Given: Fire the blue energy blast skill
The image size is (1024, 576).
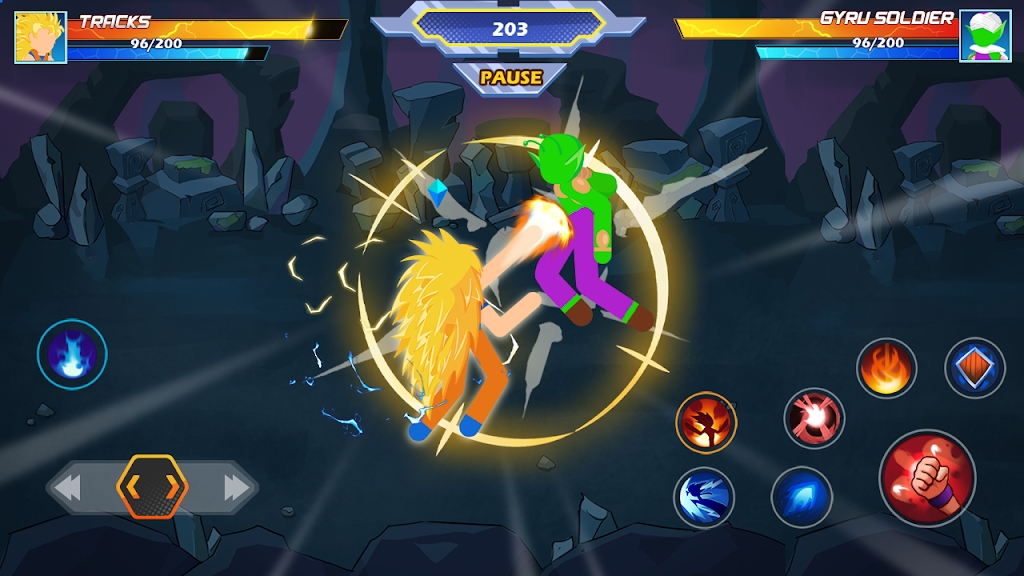Looking at the screenshot, I should coord(802,497).
